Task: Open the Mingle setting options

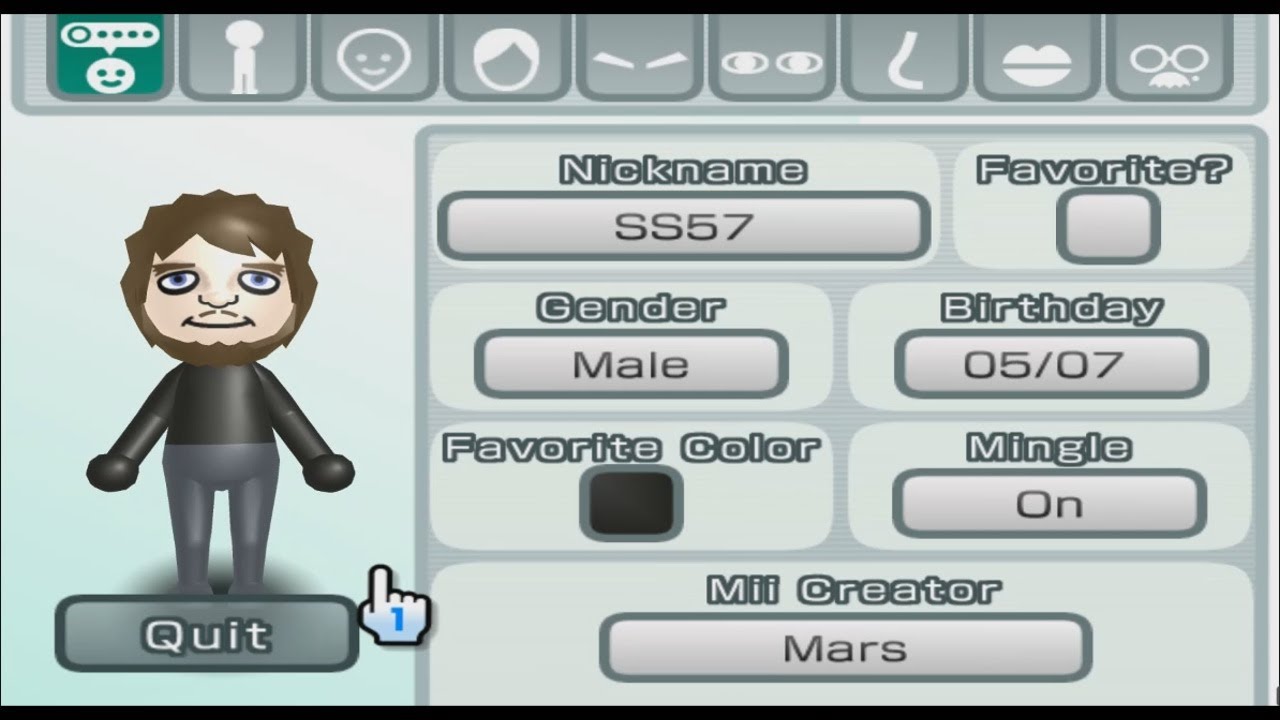Action: pos(1052,504)
